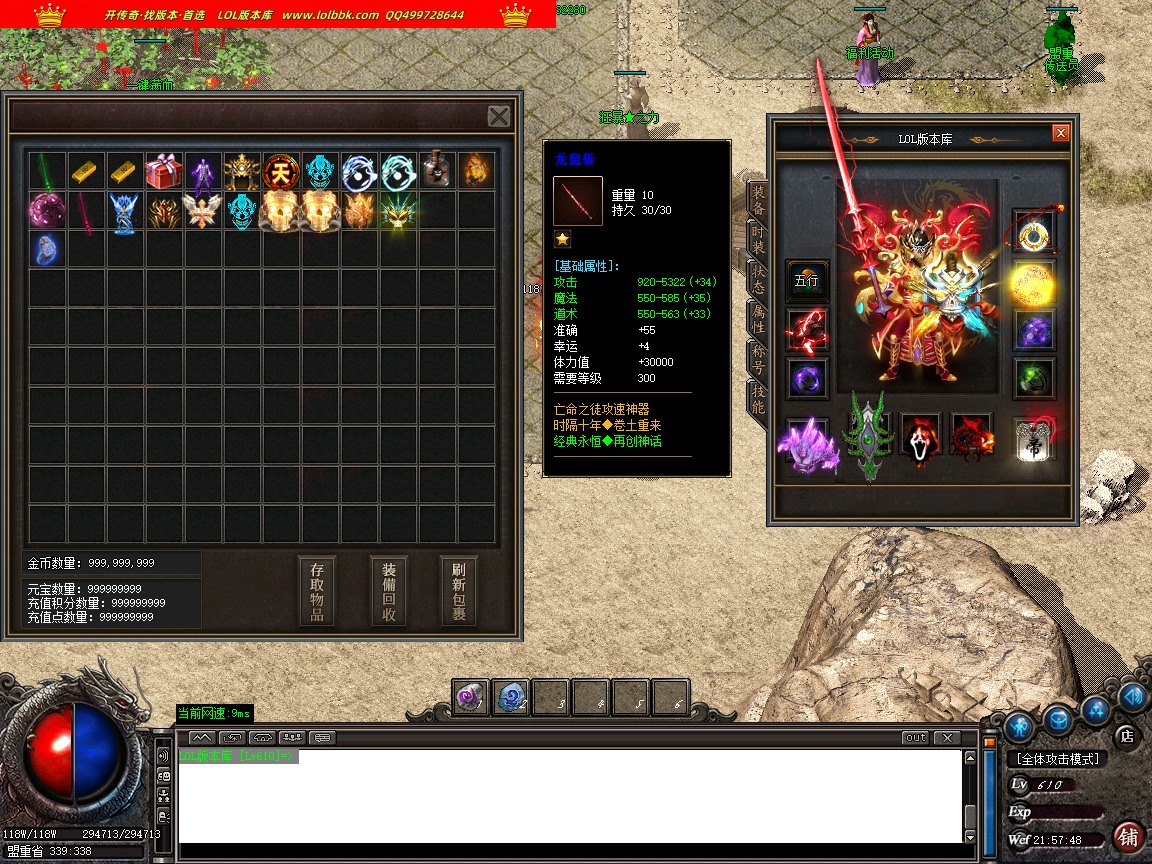Select the red 天 emblem item
1152x864 pixels.
281,171
